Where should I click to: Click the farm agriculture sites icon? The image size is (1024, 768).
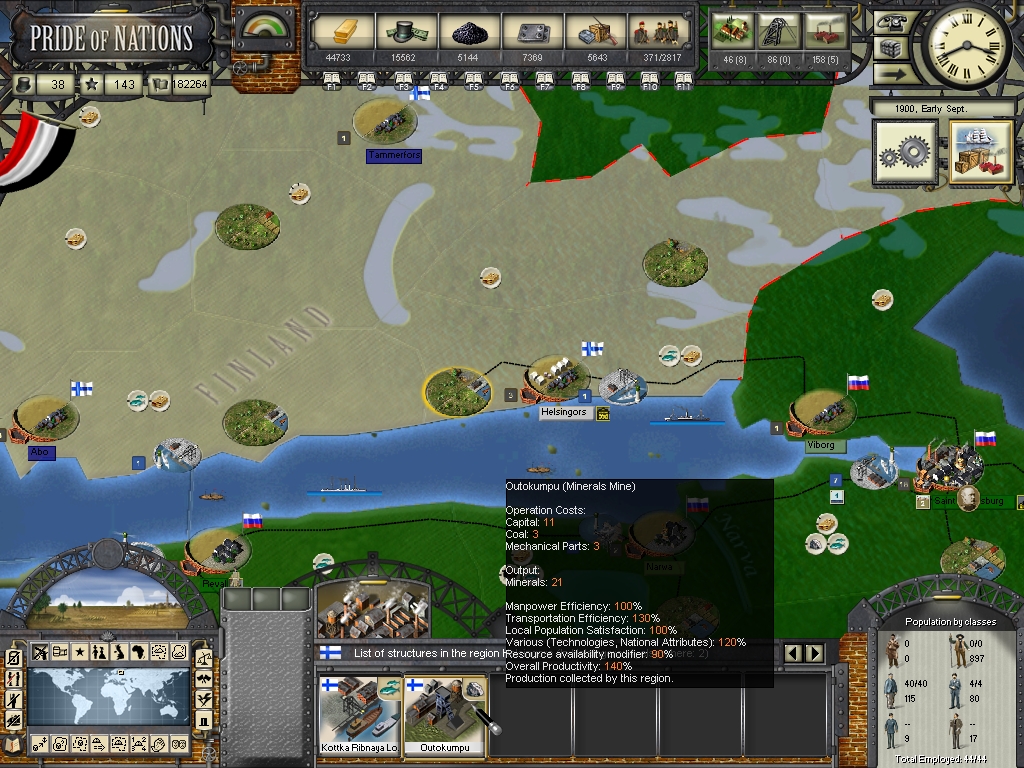tap(733, 32)
